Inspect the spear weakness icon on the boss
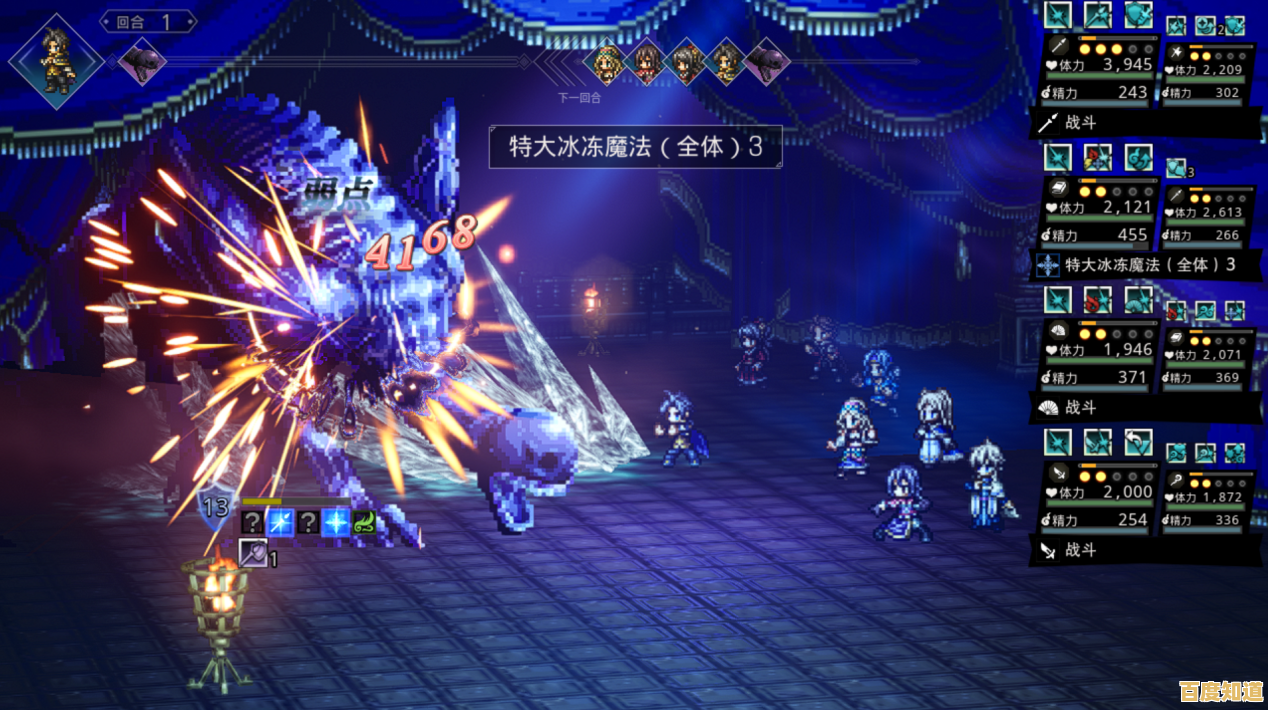 (281, 522)
